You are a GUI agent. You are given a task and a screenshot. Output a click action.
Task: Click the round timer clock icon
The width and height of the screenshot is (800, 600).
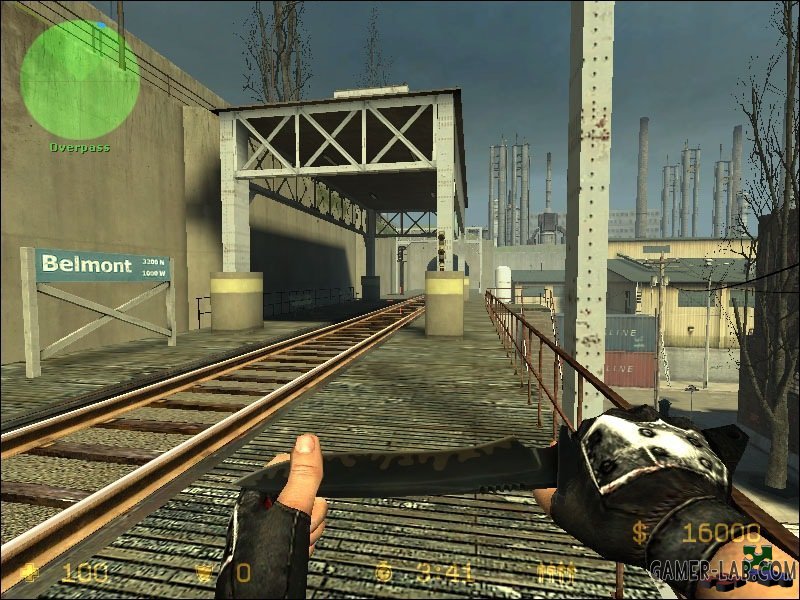[384, 573]
